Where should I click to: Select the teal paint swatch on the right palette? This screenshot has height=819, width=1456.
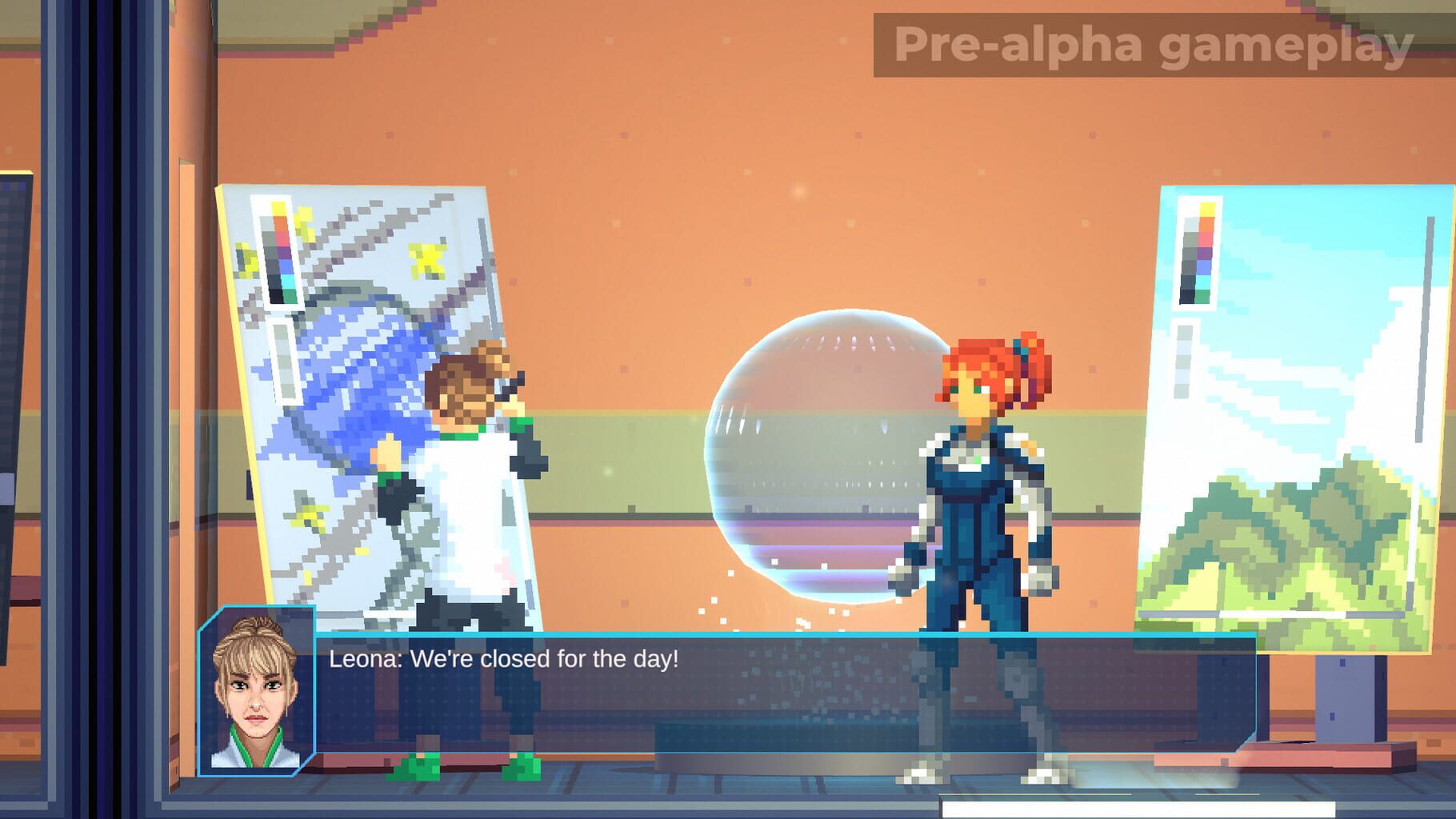tap(1203, 282)
